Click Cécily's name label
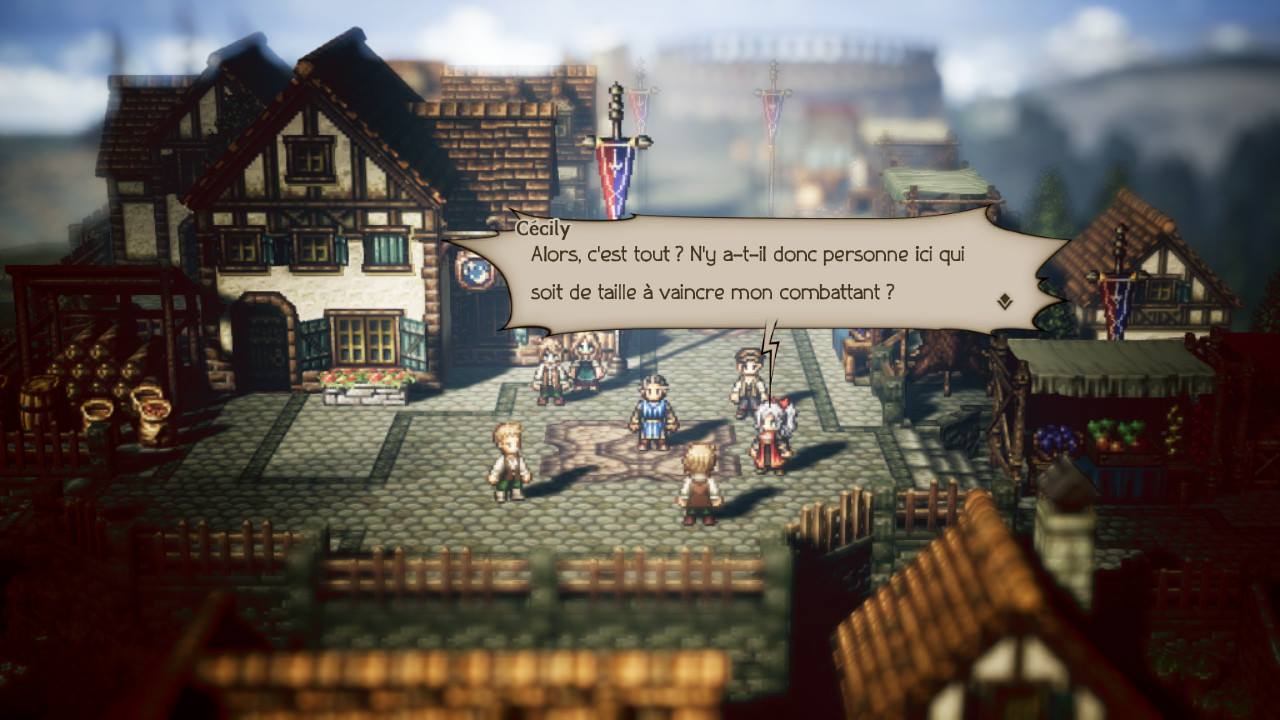The height and width of the screenshot is (720, 1280). 534,228
